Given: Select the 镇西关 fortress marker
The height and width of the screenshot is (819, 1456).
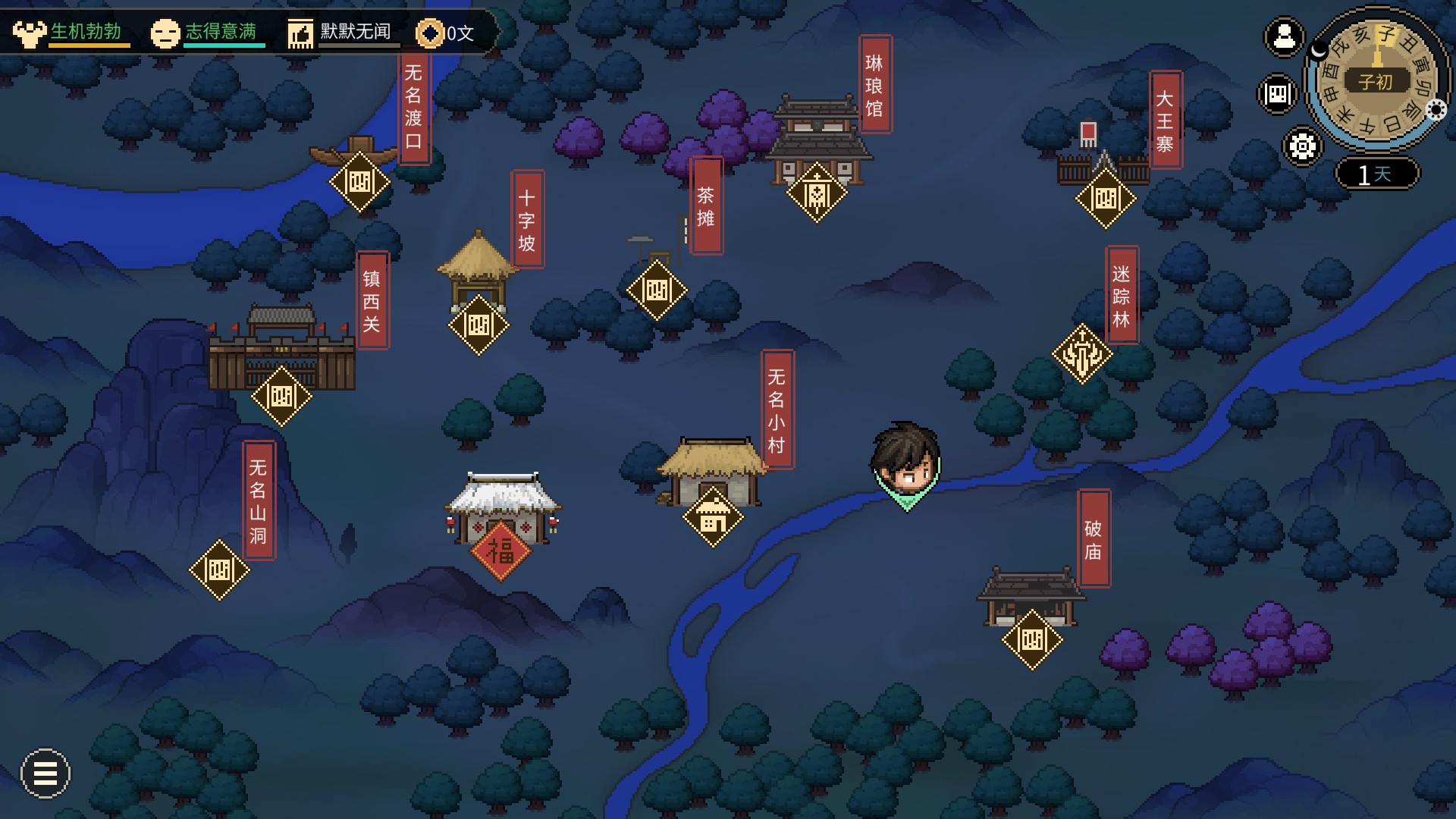Looking at the screenshot, I should click(281, 396).
